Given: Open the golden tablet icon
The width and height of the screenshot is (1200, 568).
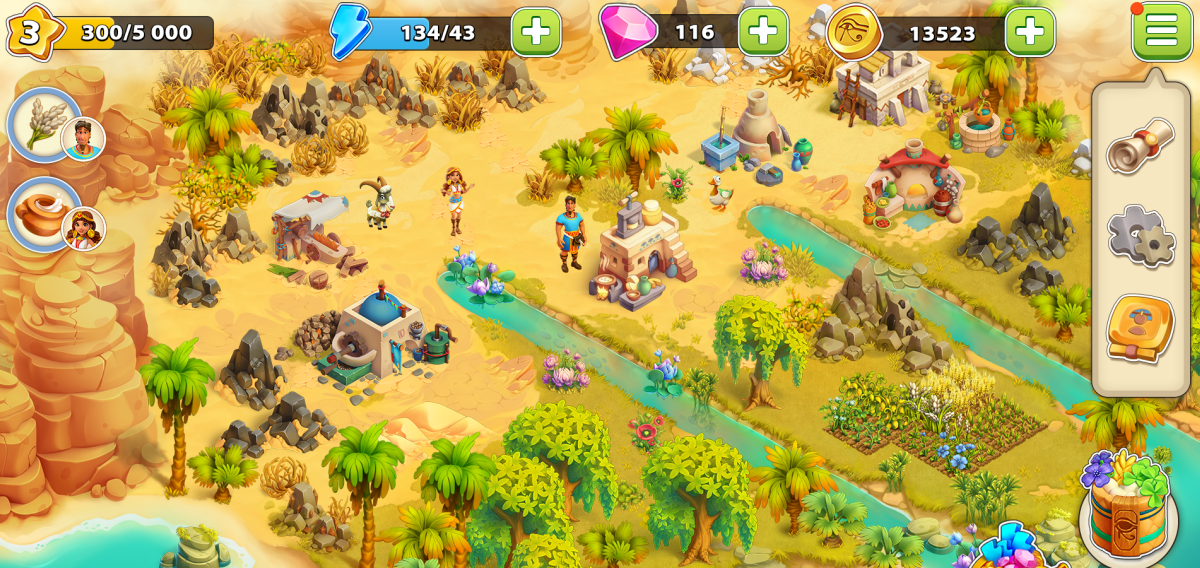Looking at the screenshot, I should click(x=1140, y=327).
